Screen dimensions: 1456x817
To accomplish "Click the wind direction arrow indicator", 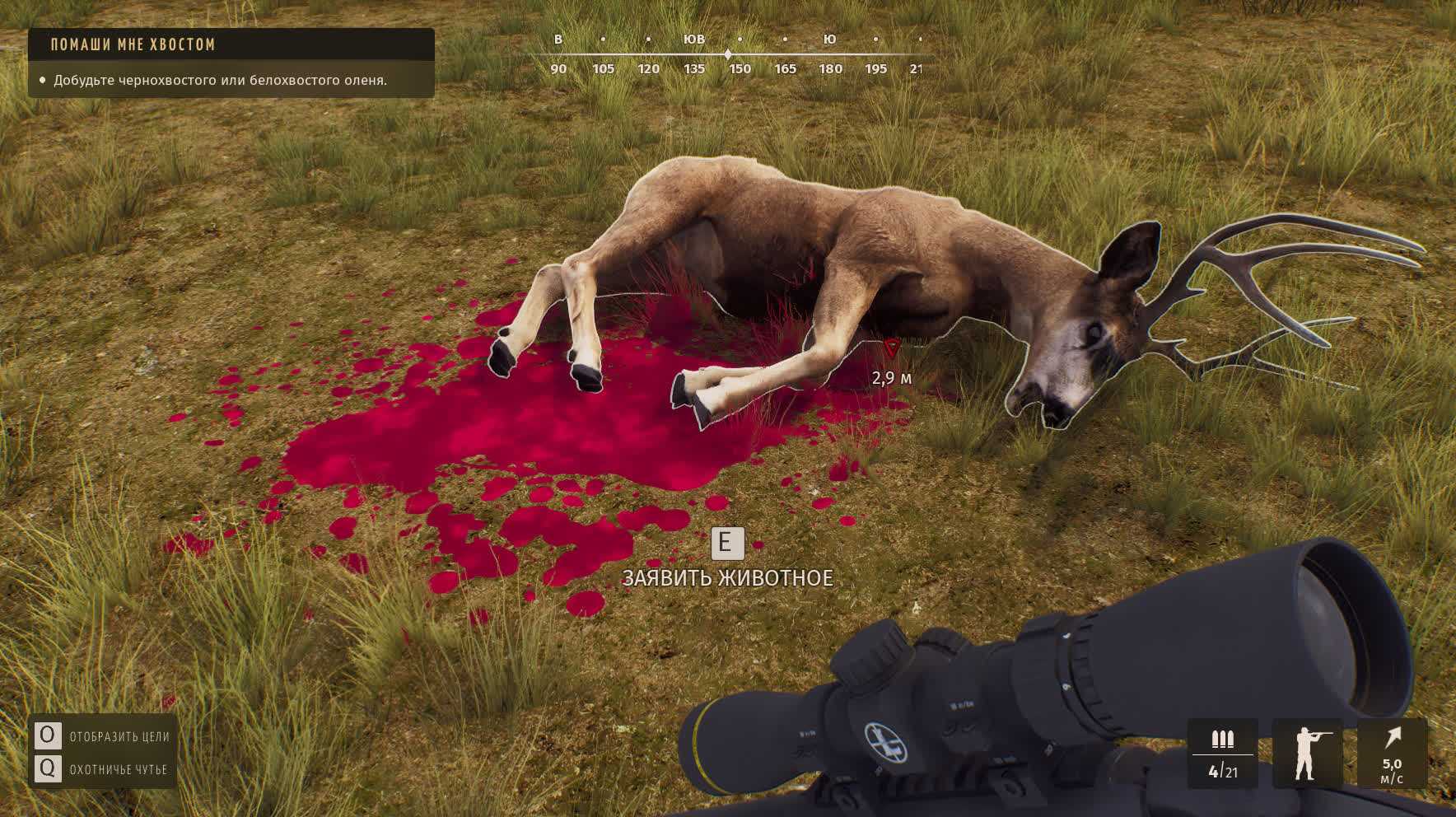I will pyautogui.click(x=1392, y=738).
